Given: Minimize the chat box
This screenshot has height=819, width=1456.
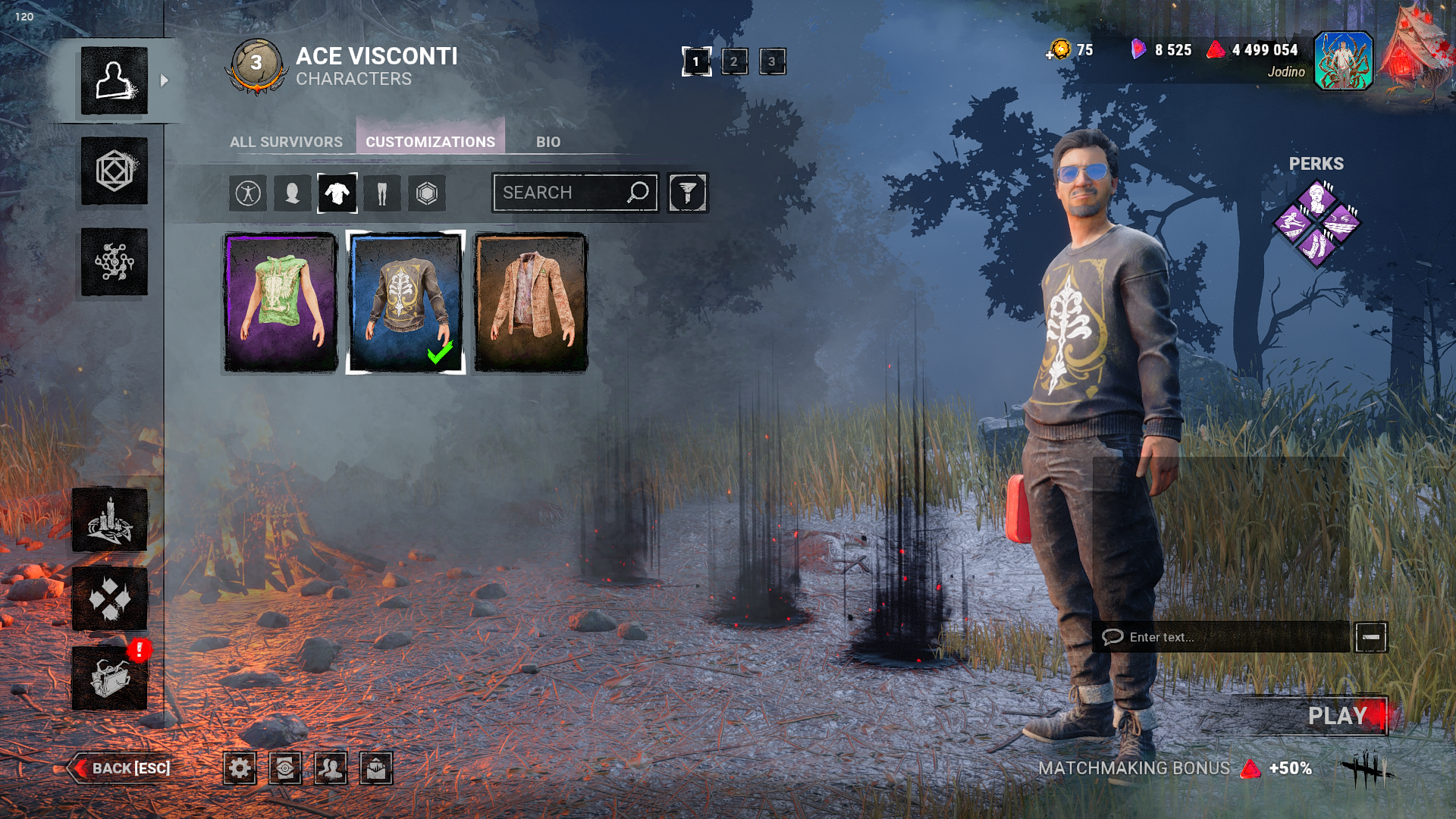Looking at the screenshot, I should [x=1371, y=637].
